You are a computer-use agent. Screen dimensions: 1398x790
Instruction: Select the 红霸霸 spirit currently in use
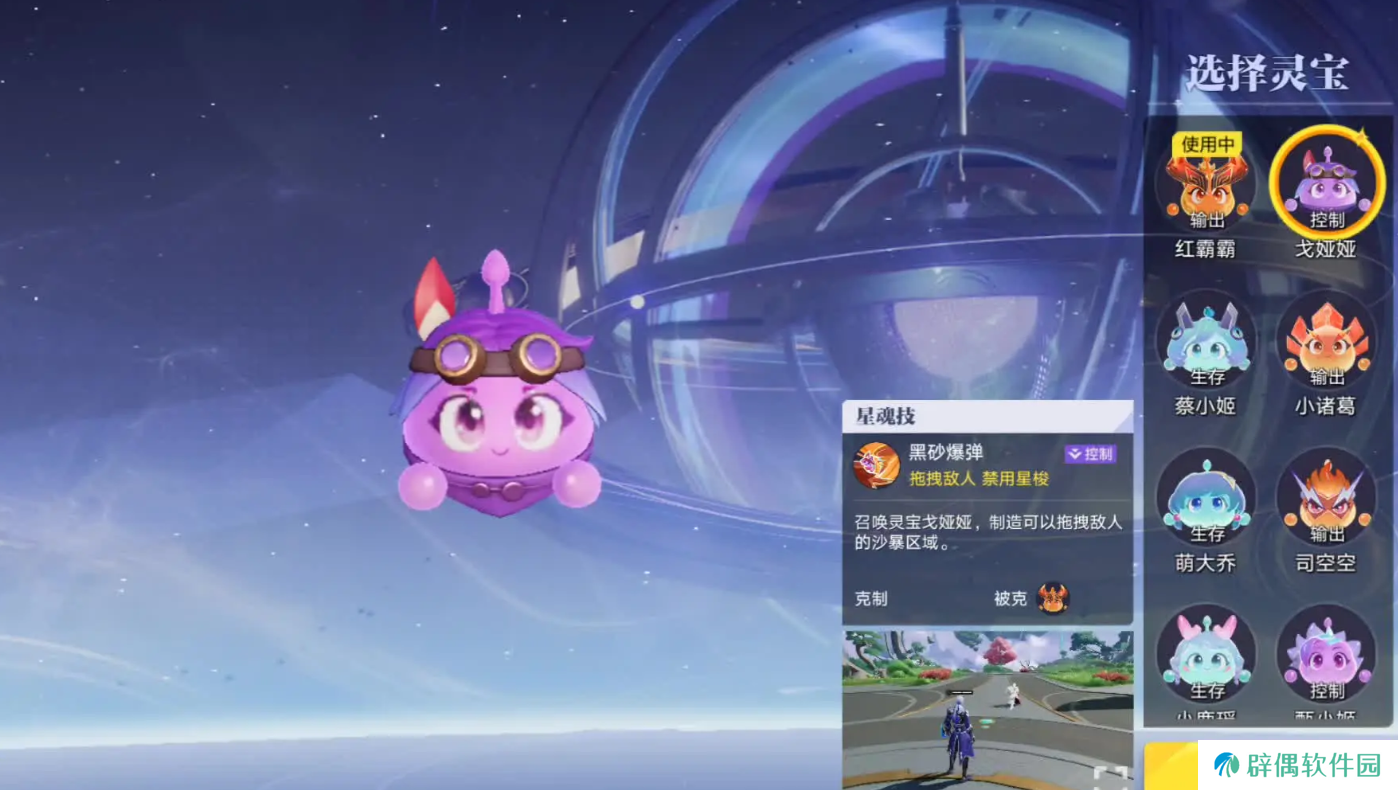1205,185
